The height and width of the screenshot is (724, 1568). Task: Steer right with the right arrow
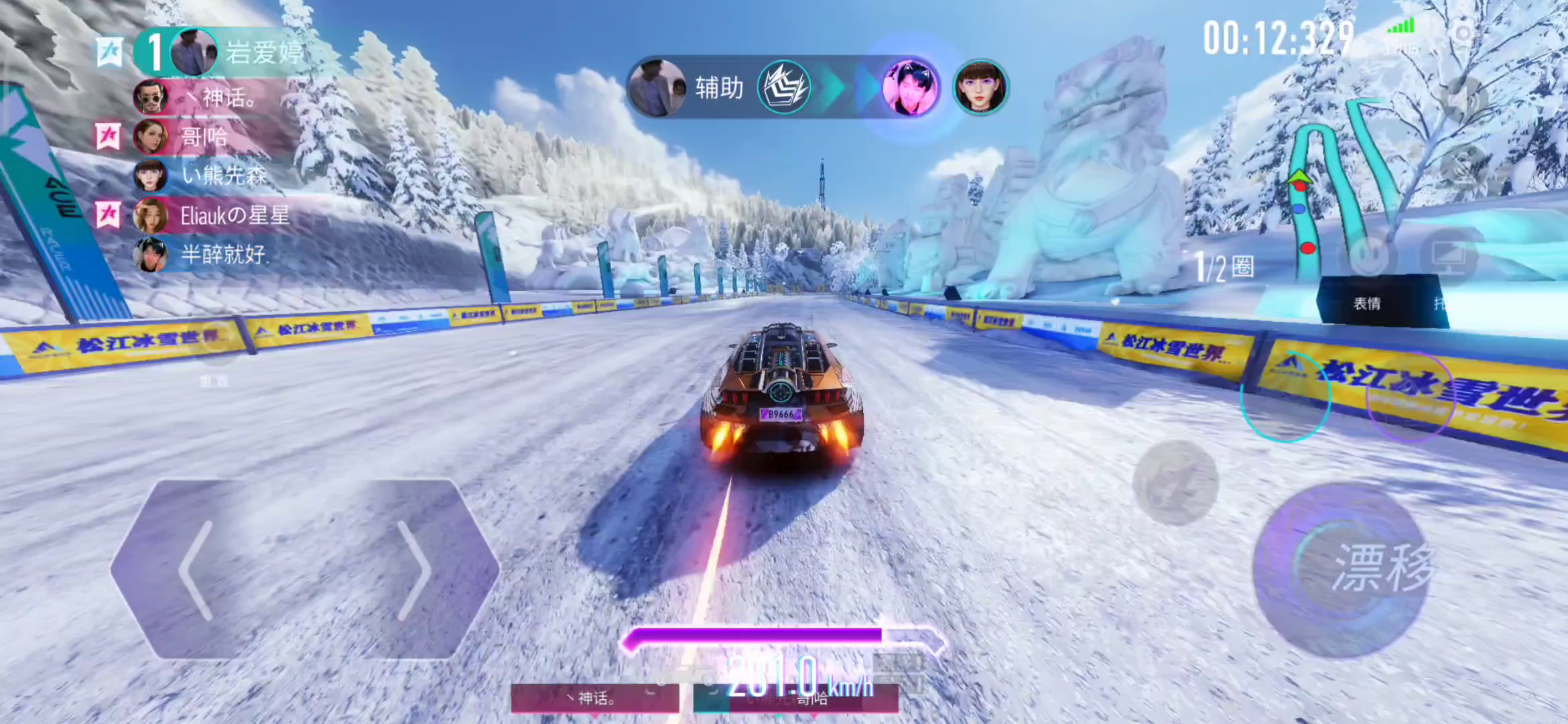click(413, 570)
